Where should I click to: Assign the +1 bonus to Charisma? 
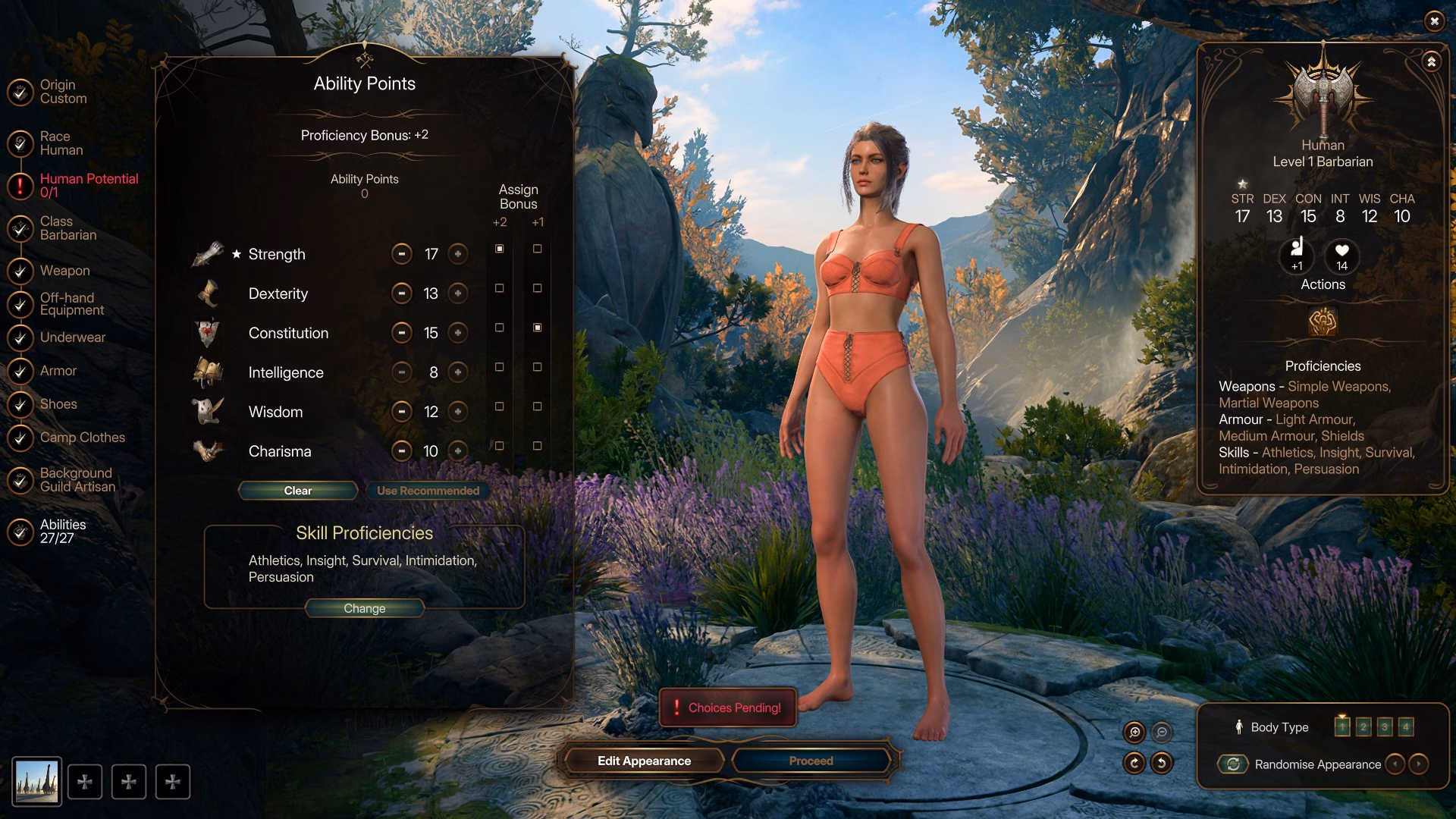click(x=537, y=446)
